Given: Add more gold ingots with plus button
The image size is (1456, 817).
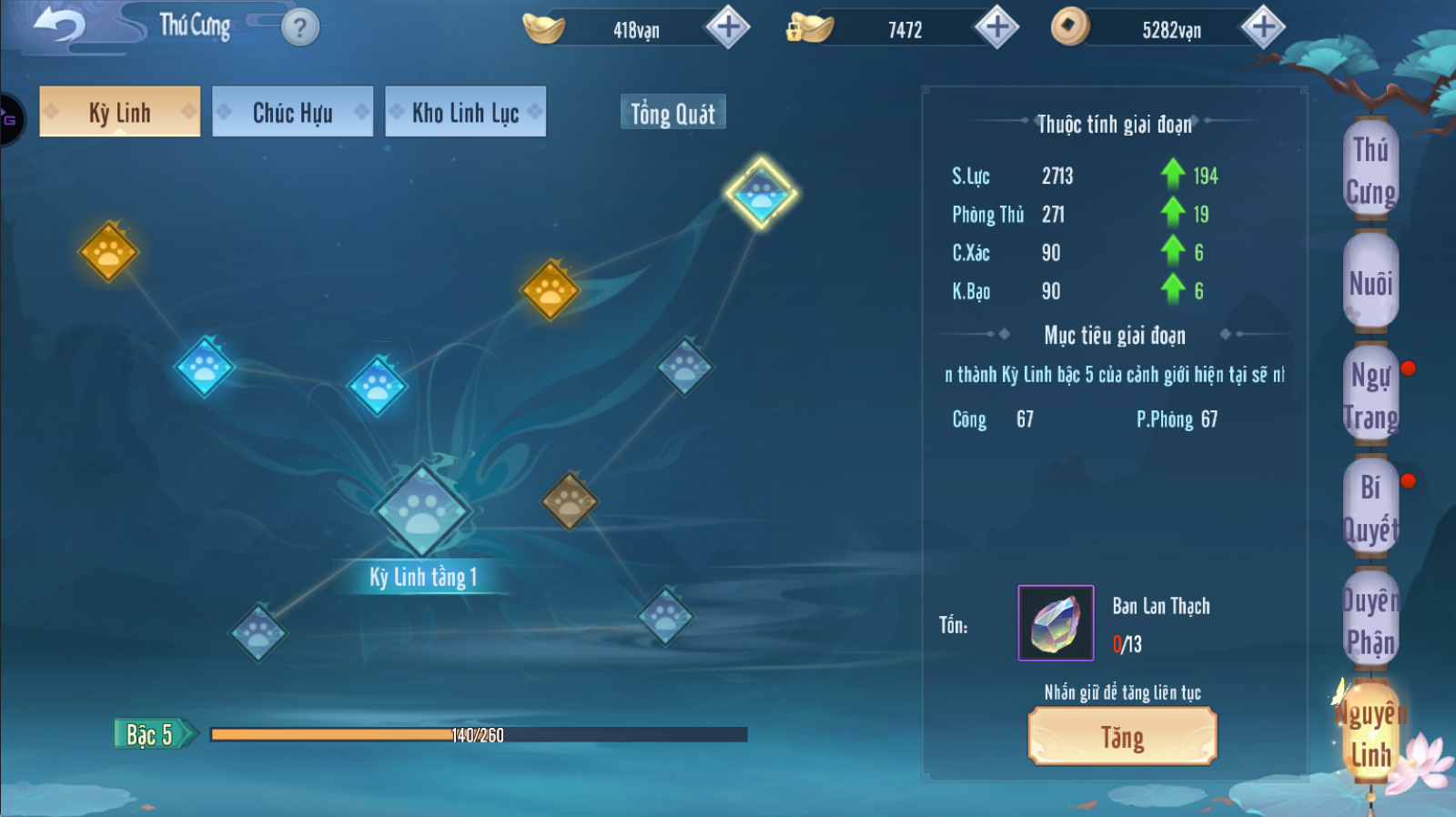Looking at the screenshot, I should pos(728,27).
